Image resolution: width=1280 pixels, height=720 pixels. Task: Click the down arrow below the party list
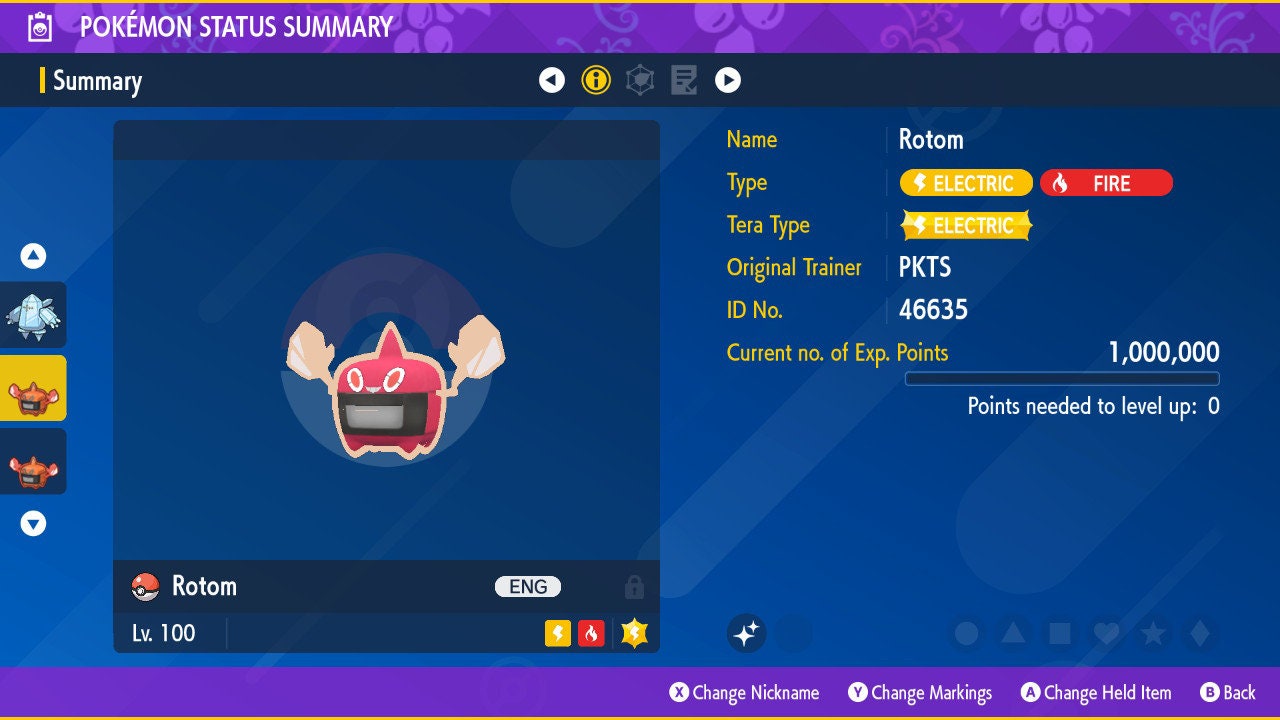tap(33, 523)
